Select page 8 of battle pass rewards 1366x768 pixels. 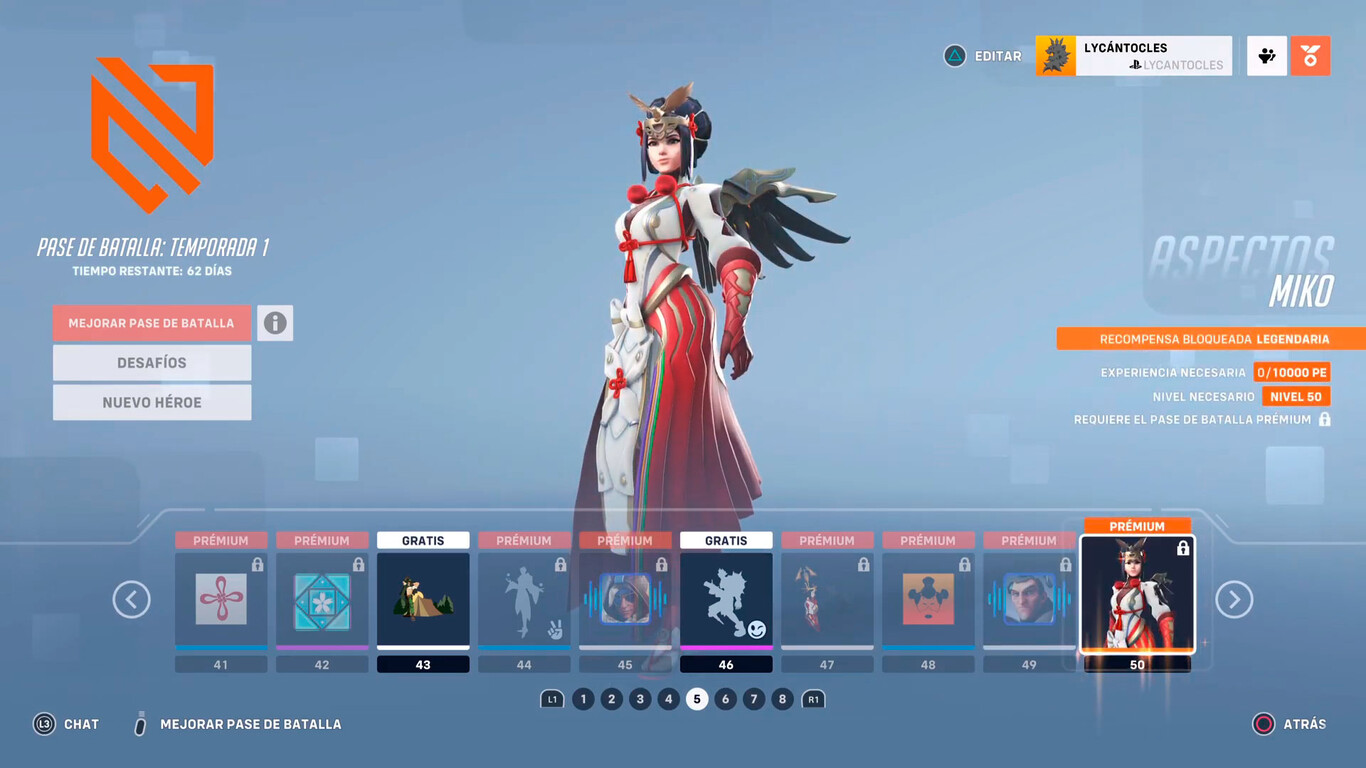pyautogui.click(x=782, y=699)
